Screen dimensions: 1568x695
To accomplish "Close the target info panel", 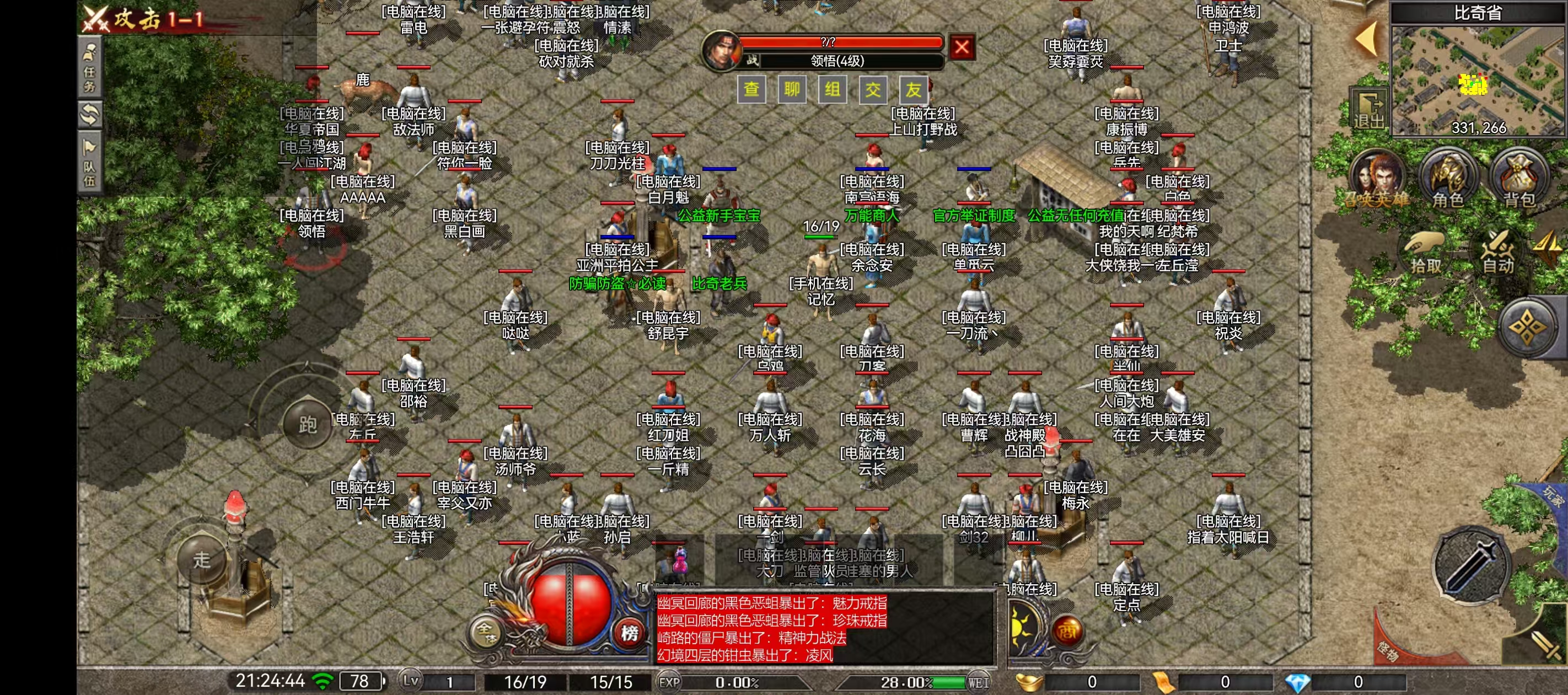I will pyautogui.click(x=962, y=47).
